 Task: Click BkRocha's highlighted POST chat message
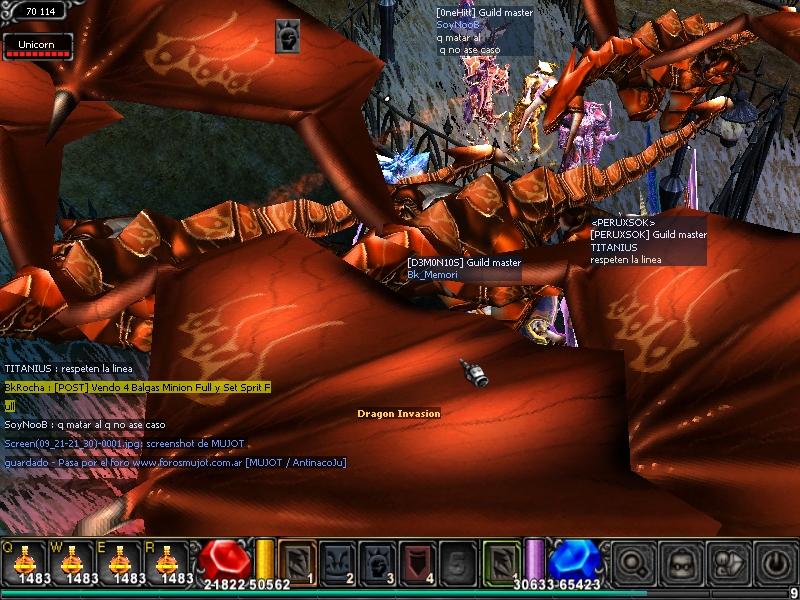(x=137, y=387)
